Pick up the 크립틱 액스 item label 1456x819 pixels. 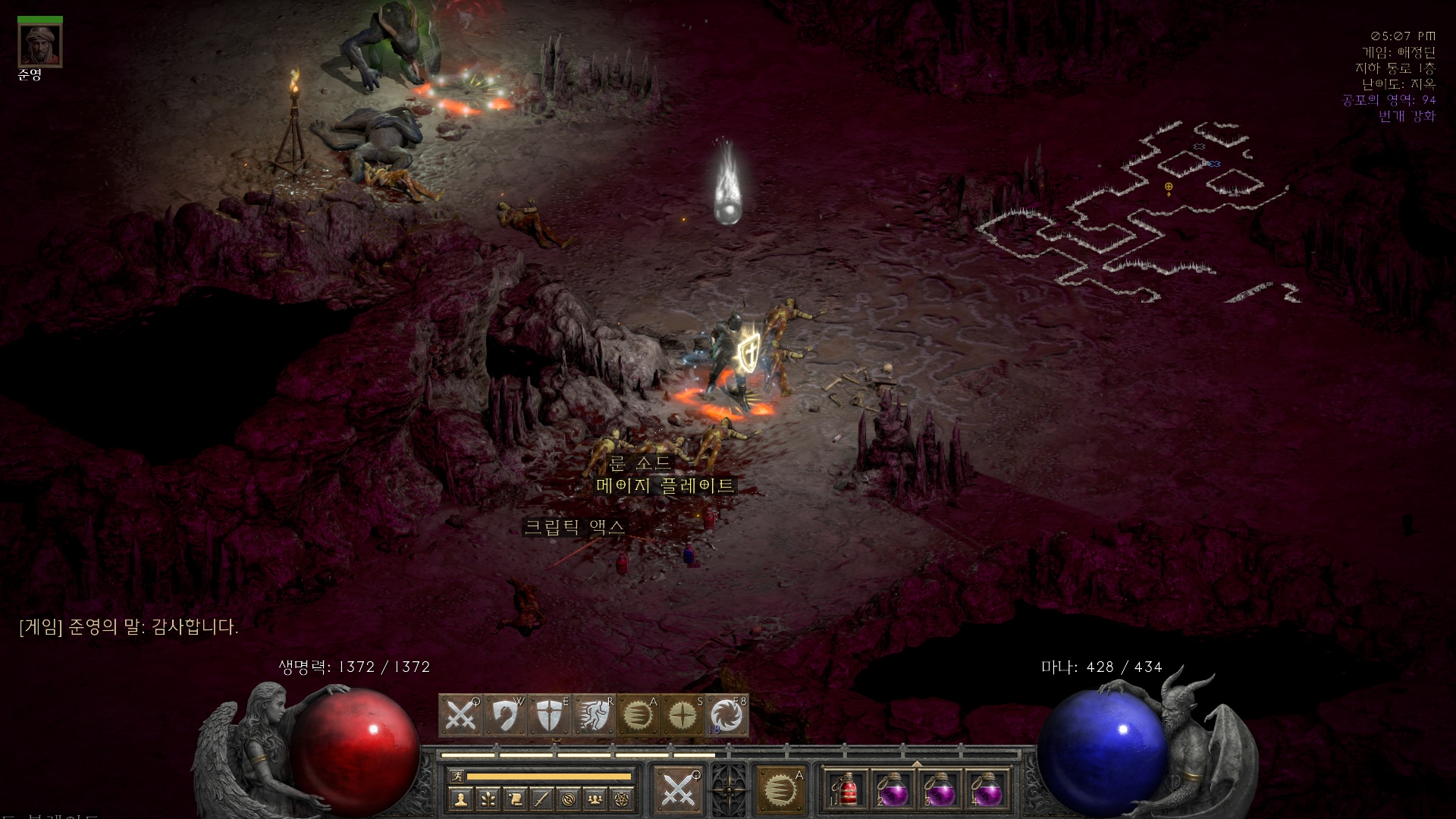[575, 526]
